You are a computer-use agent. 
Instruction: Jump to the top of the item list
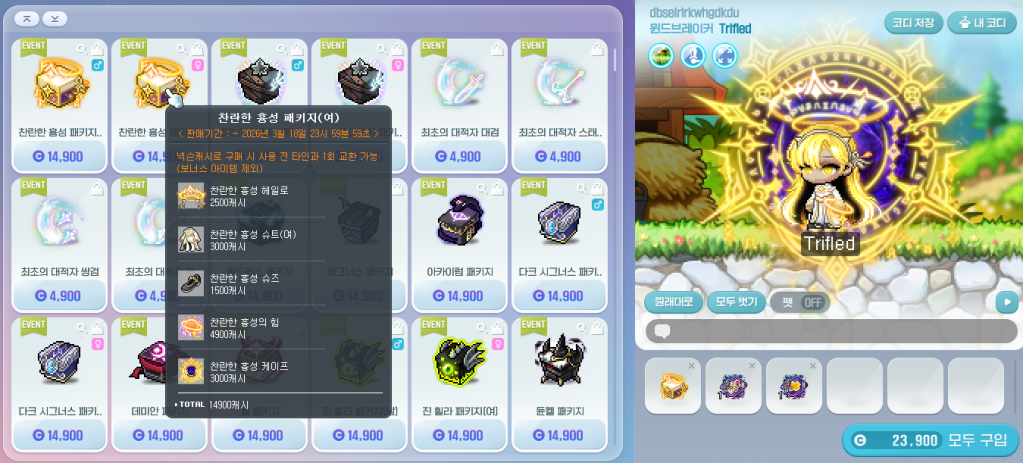(x=27, y=18)
